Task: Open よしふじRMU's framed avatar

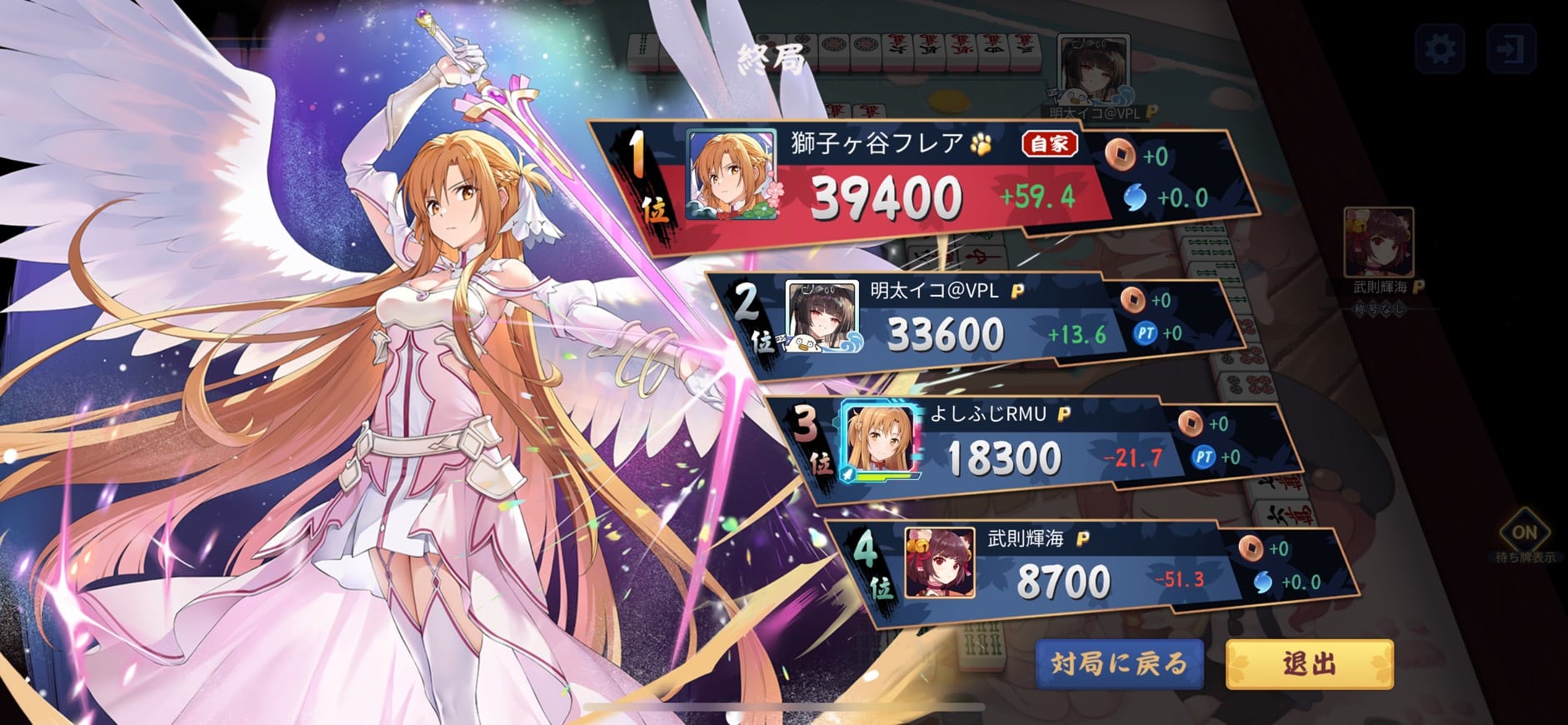Action: pos(881,440)
